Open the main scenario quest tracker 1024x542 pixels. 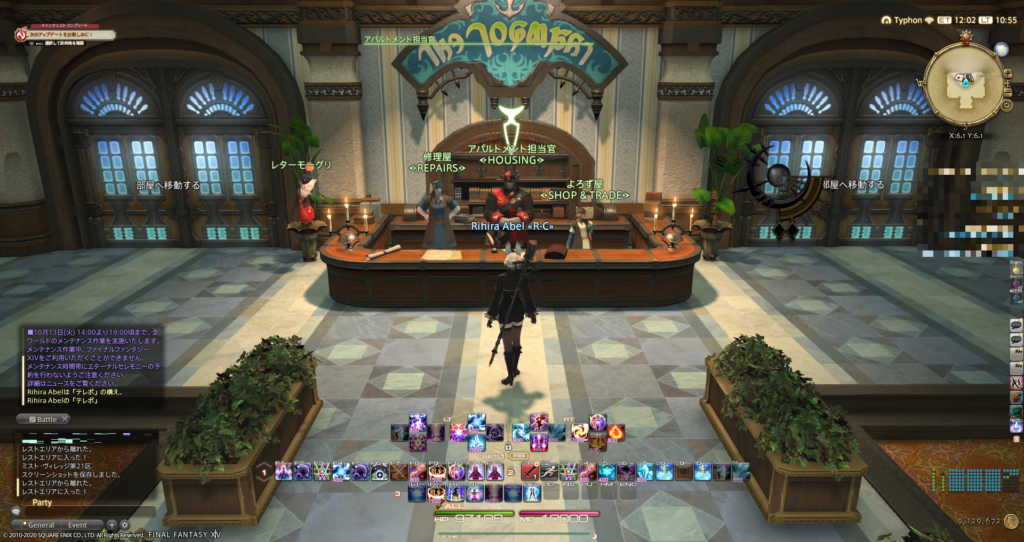62,35
